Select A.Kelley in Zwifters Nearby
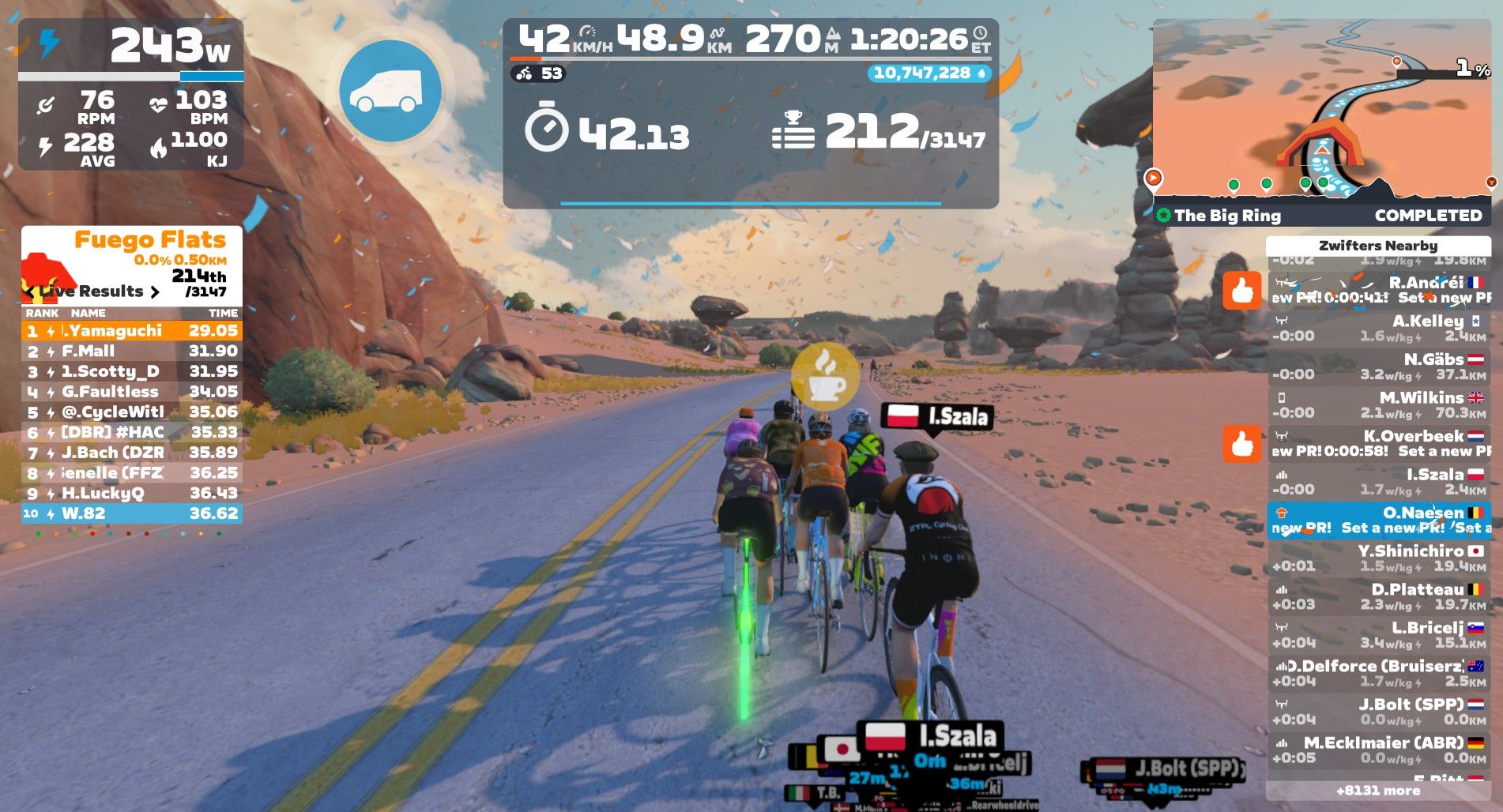 pyautogui.click(x=1379, y=329)
